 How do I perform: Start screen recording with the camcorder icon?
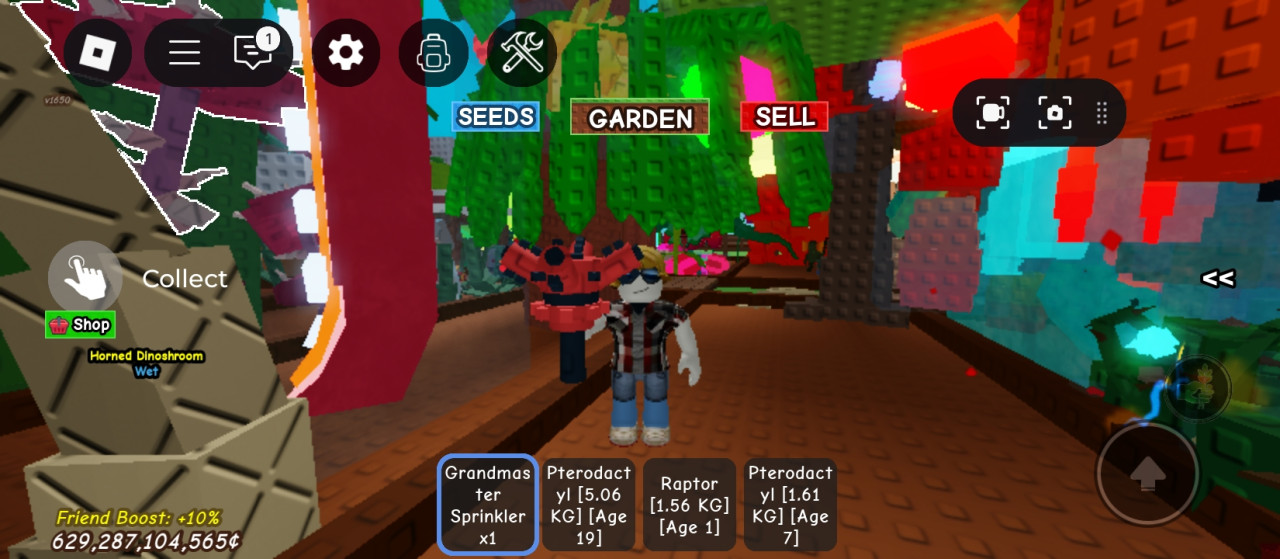(992, 113)
